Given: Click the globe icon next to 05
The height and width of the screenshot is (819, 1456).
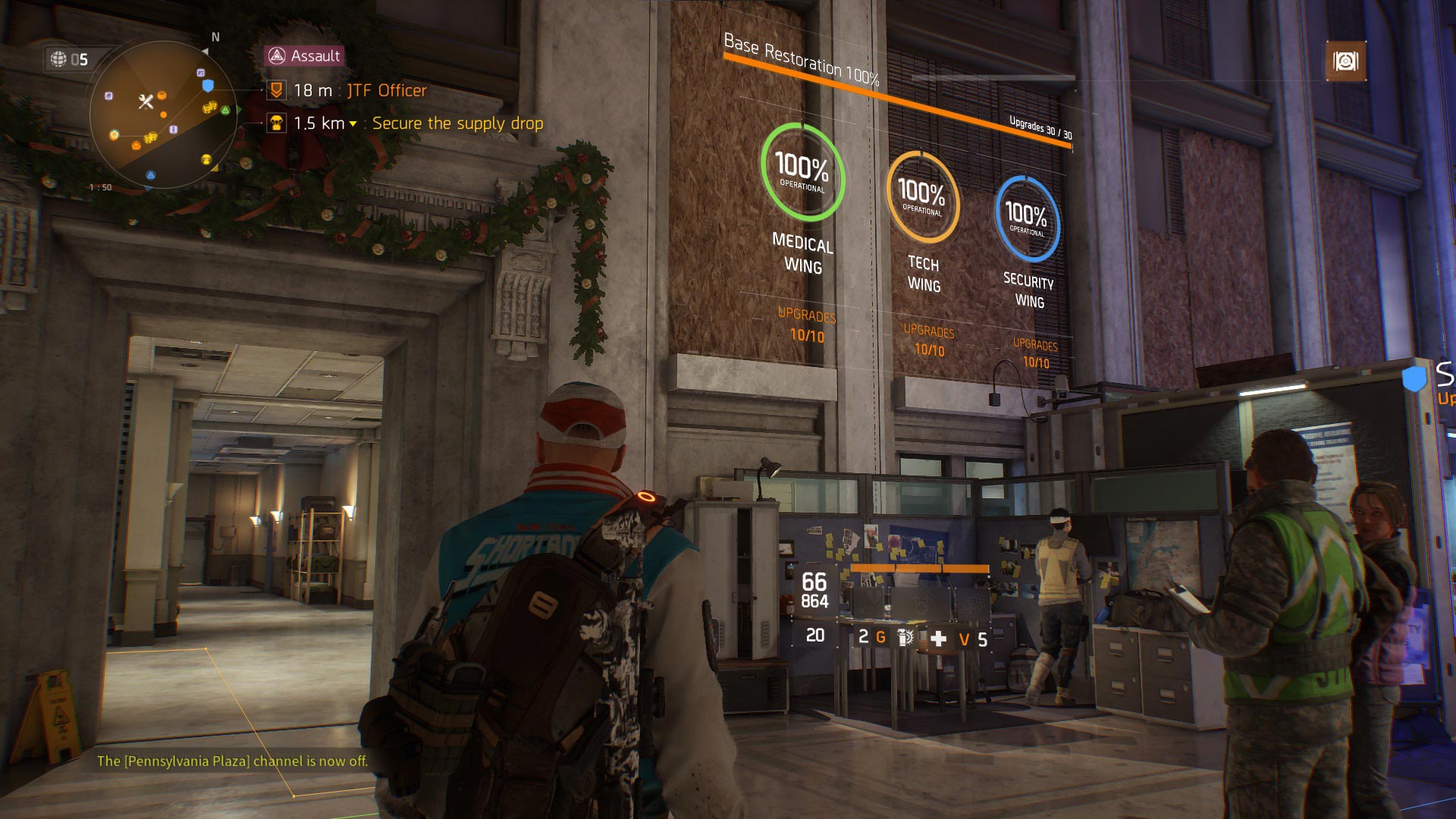Looking at the screenshot, I should [x=58, y=59].
